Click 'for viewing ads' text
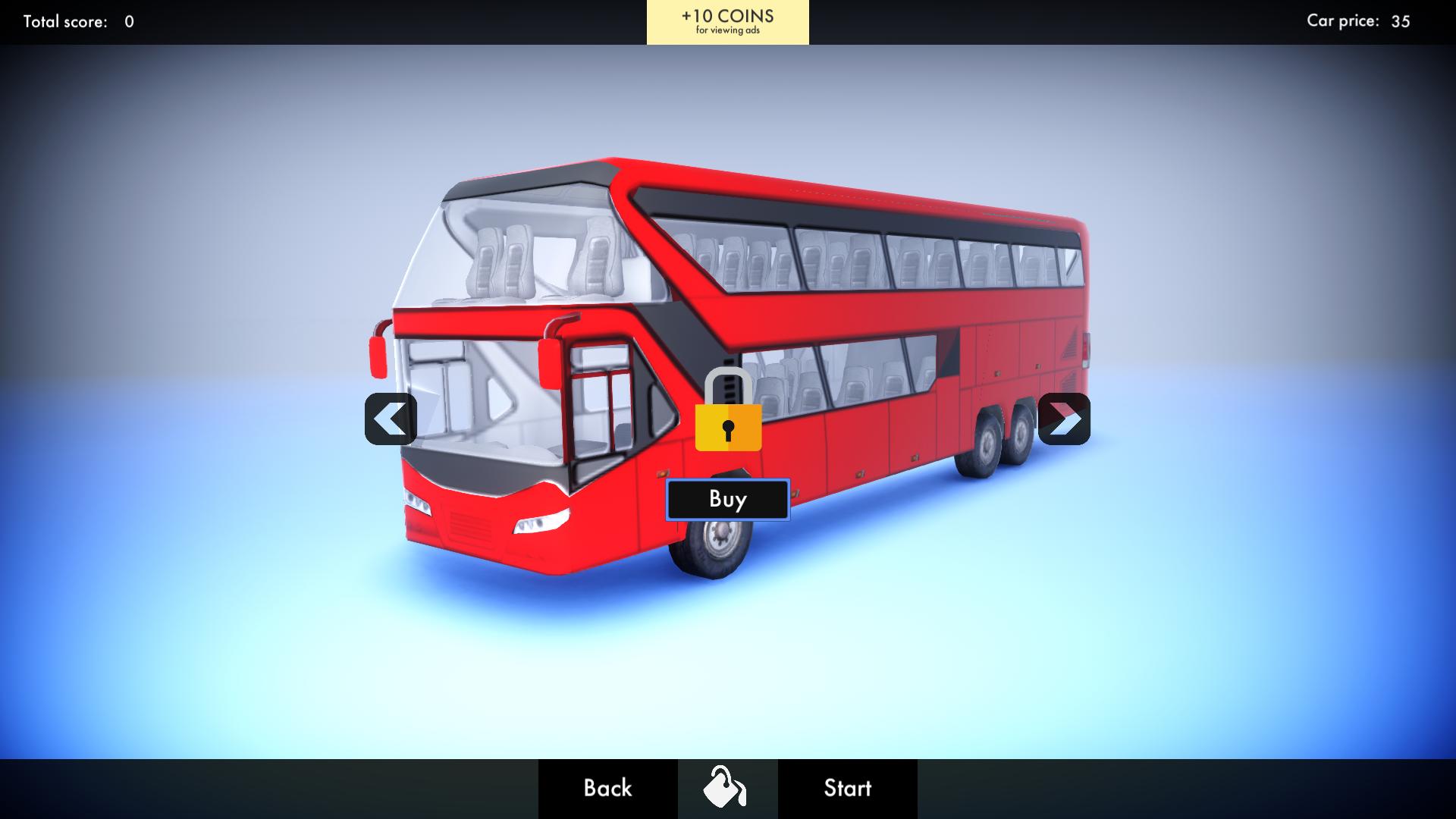 [x=727, y=32]
